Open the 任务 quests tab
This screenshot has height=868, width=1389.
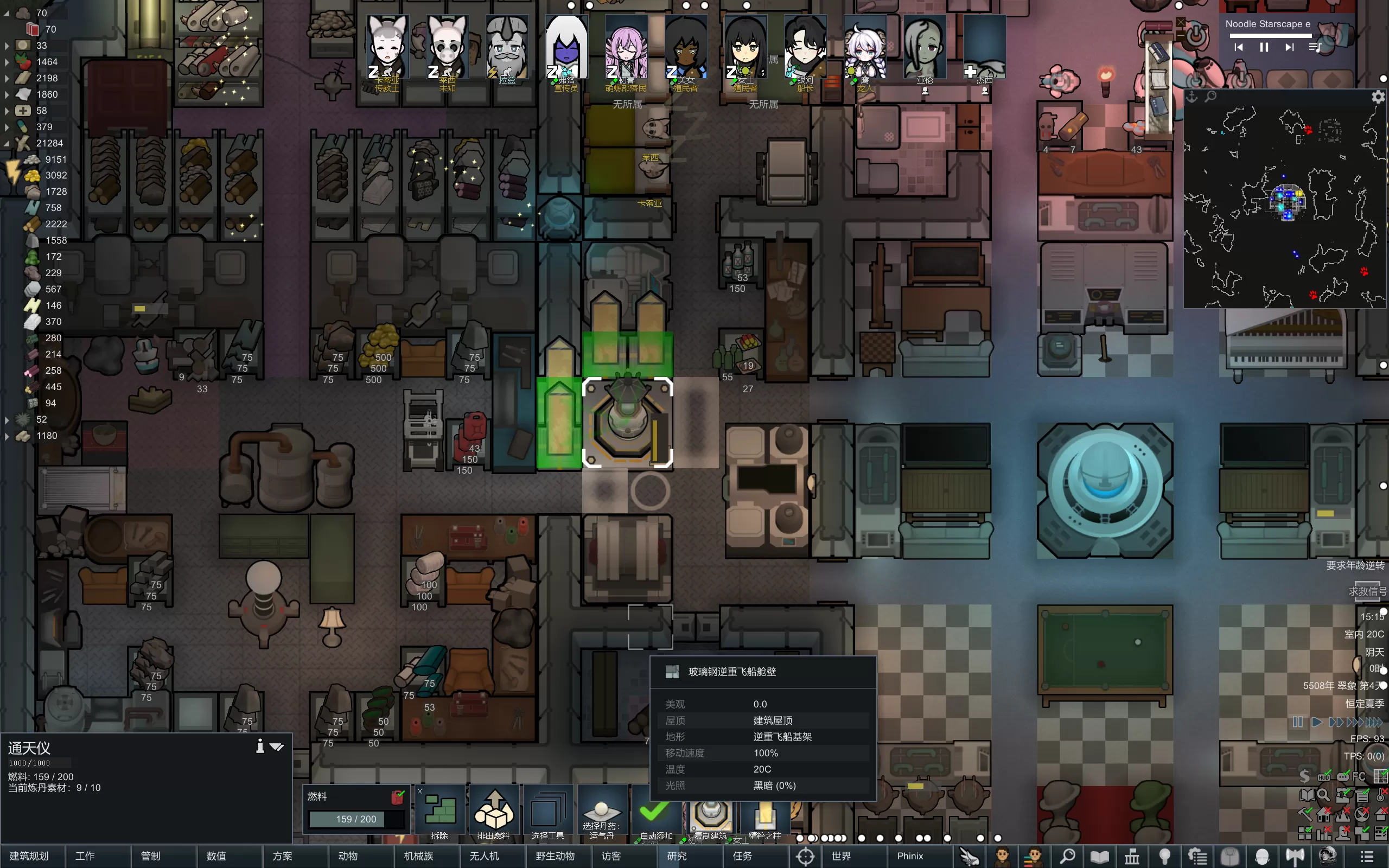click(742, 856)
